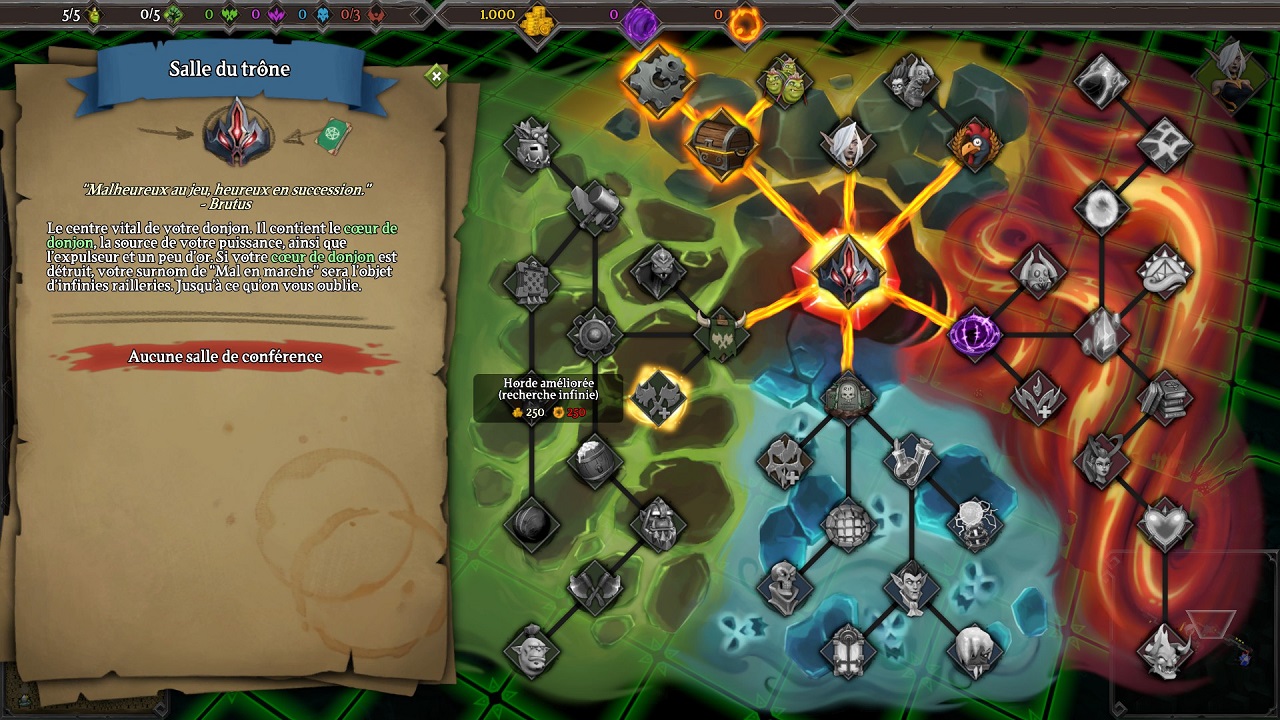Select the purple eye orb node
The image size is (1280, 720).
click(974, 334)
